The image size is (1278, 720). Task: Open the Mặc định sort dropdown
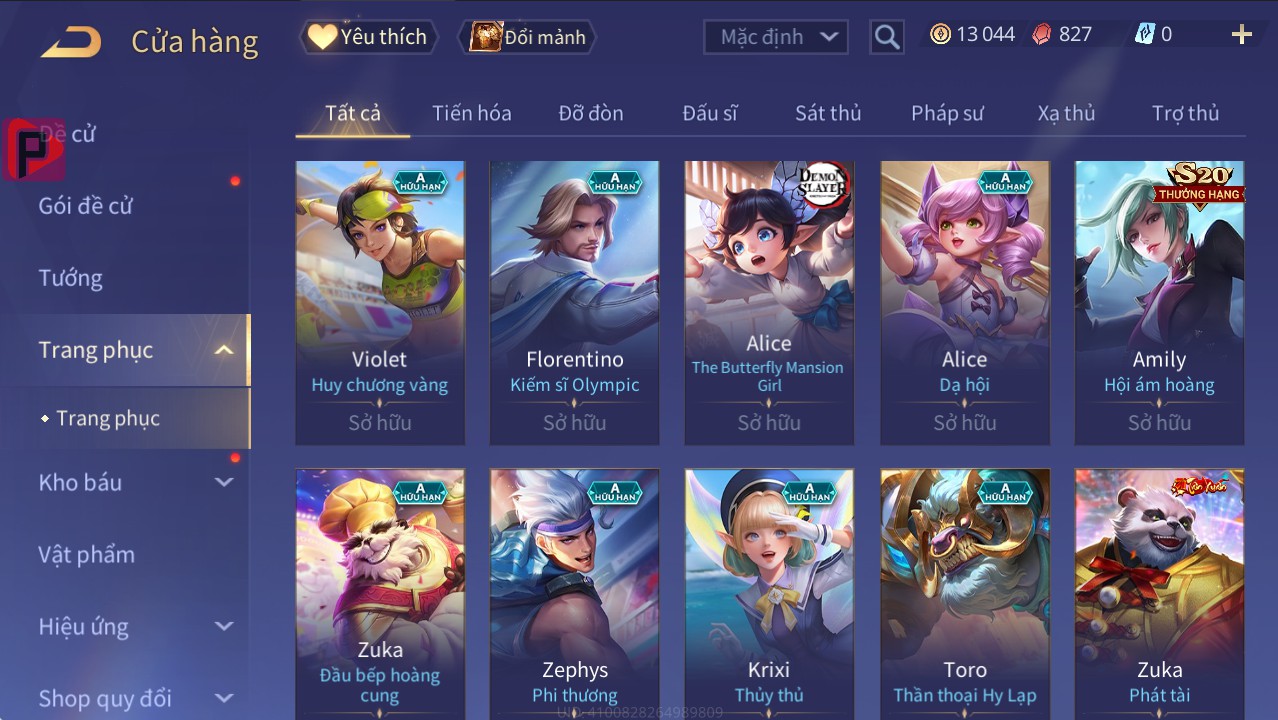pos(776,37)
